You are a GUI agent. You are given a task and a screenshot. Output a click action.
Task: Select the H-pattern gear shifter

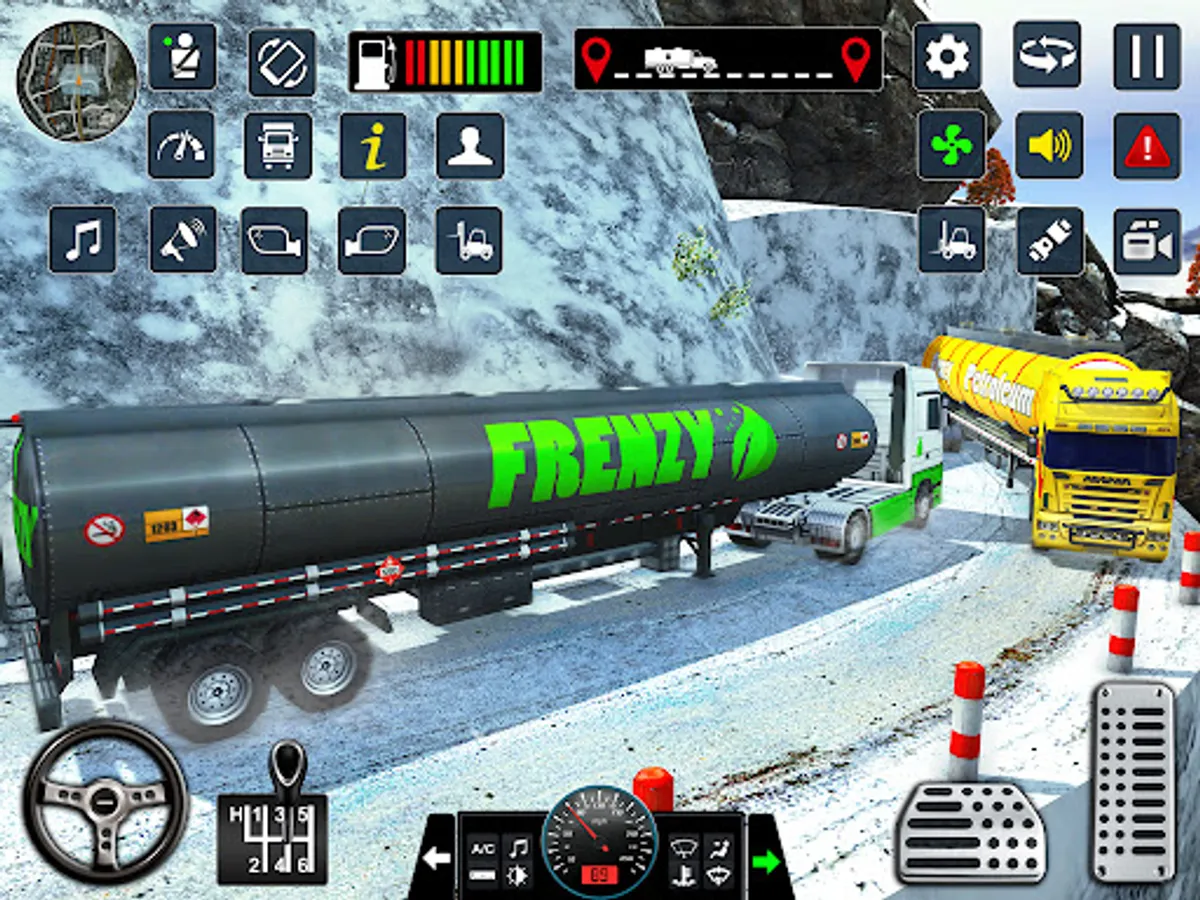(273, 818)
